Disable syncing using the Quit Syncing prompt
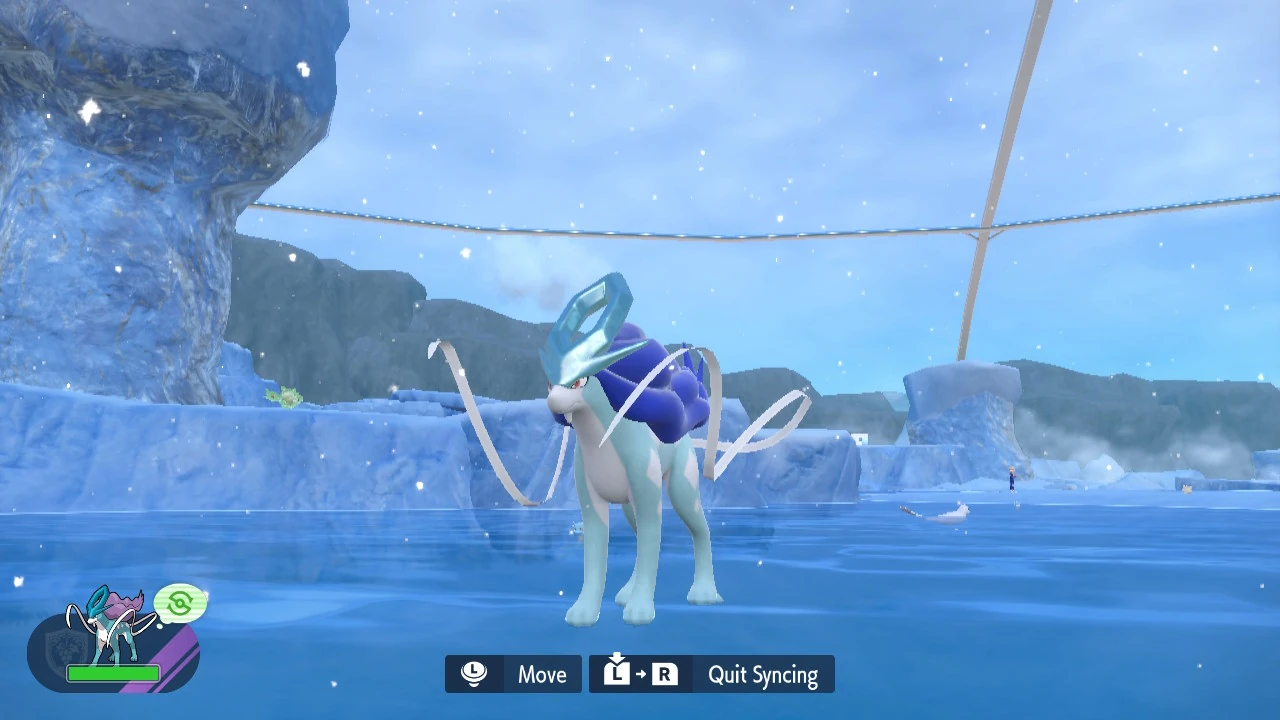Viewport: 1280px width, 720px height. click(x=762, y=674)
